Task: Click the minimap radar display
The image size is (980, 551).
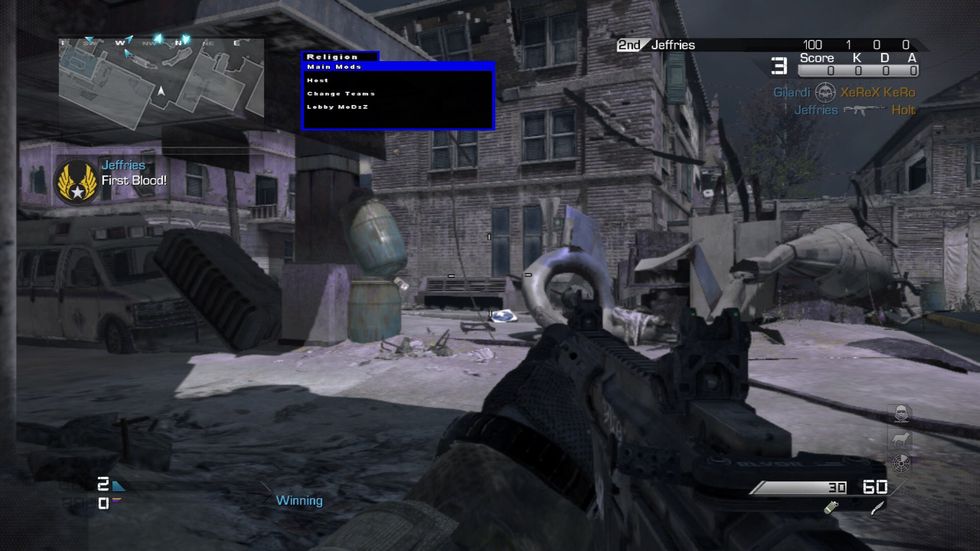Action: point(160,83)
